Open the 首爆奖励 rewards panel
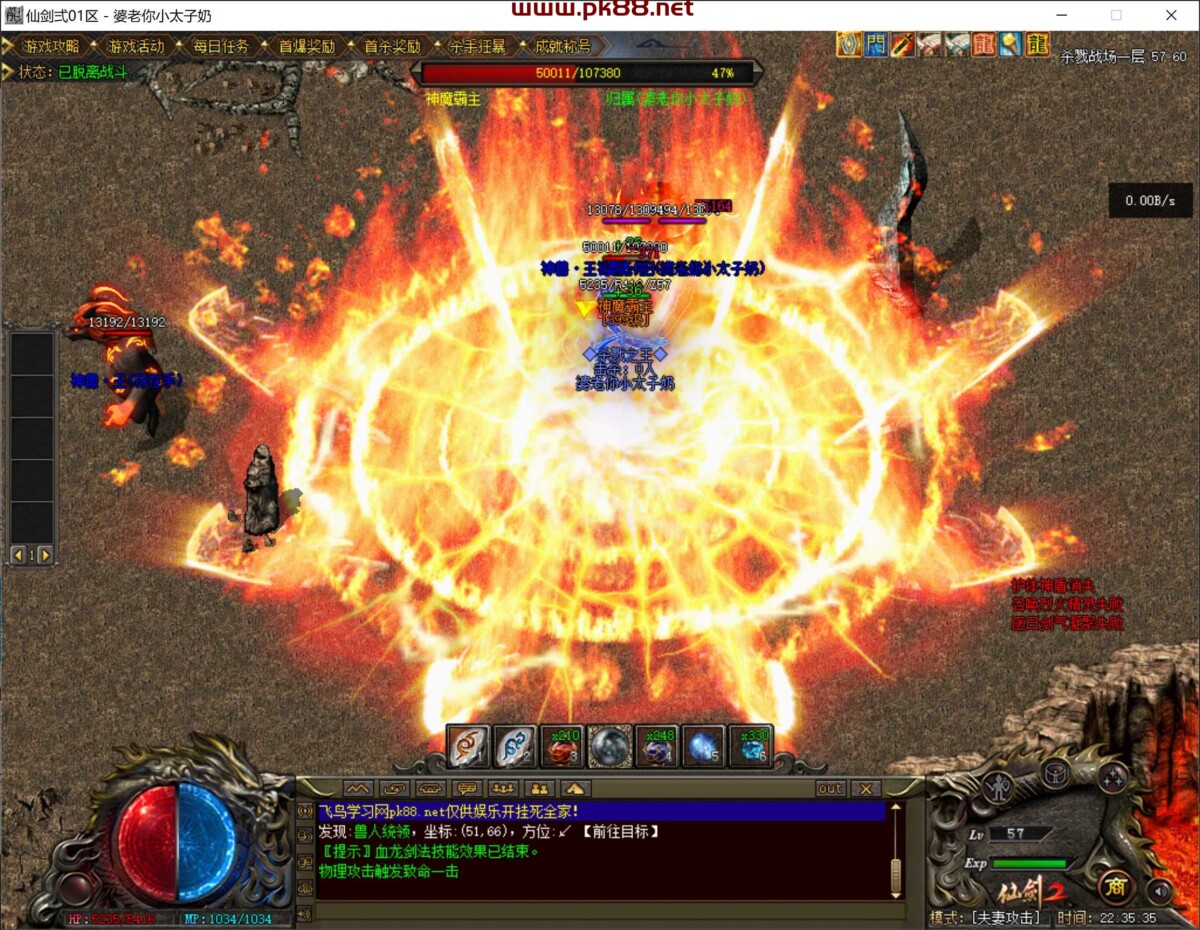 coord(306,46)
